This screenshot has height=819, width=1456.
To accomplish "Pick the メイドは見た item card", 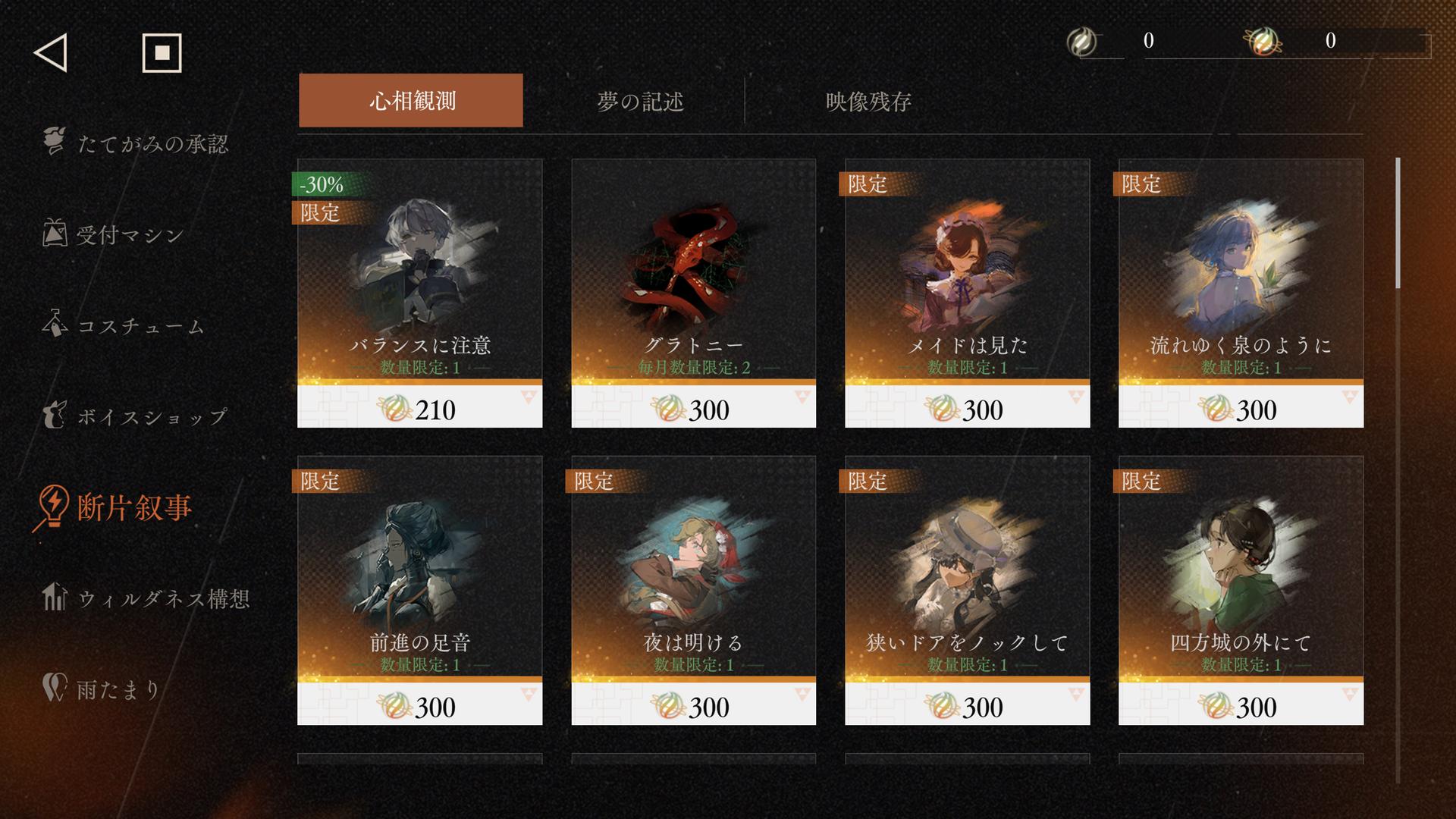I will [967, 293].
